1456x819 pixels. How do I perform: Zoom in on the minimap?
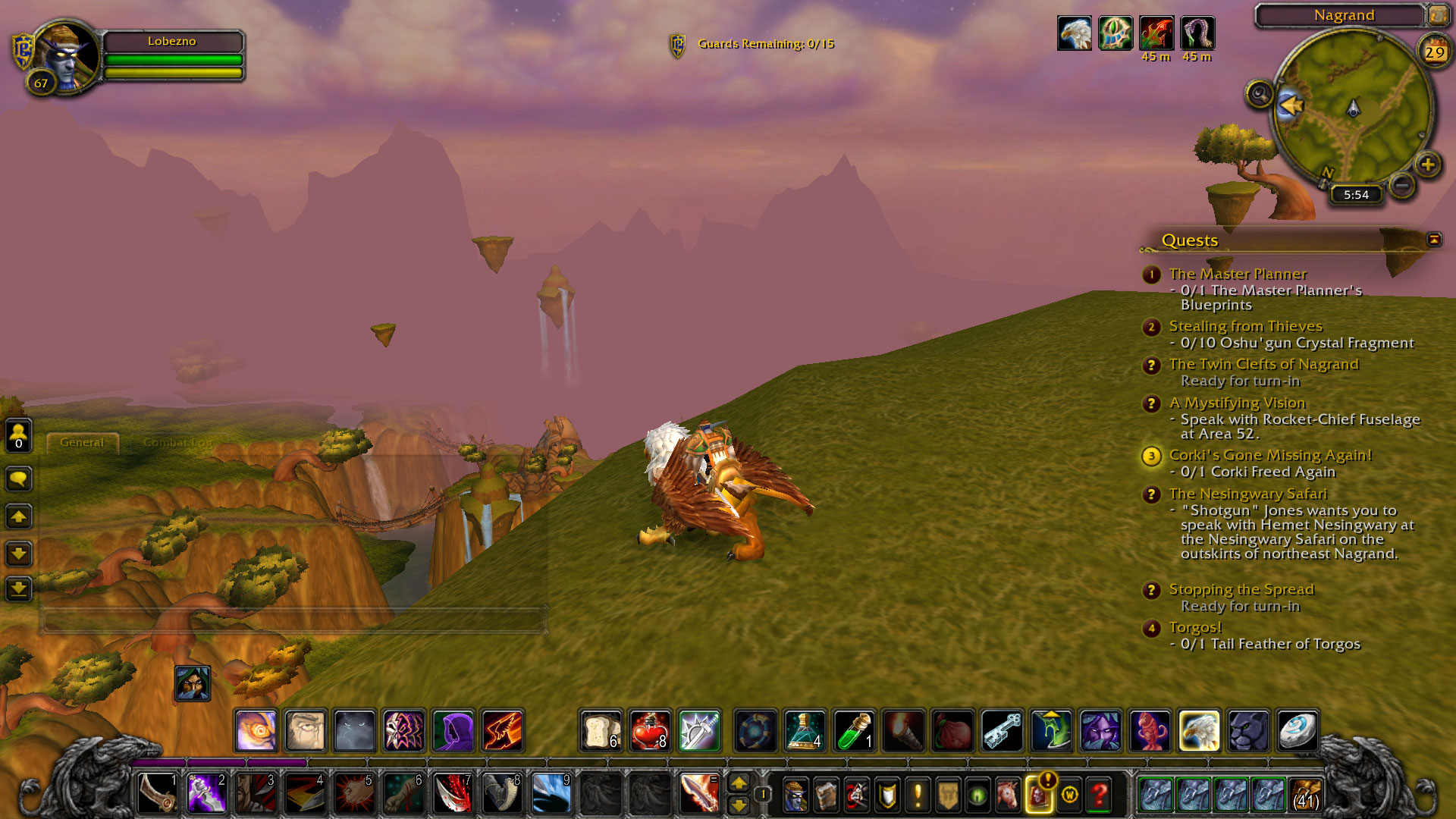tap(1428, 165)
